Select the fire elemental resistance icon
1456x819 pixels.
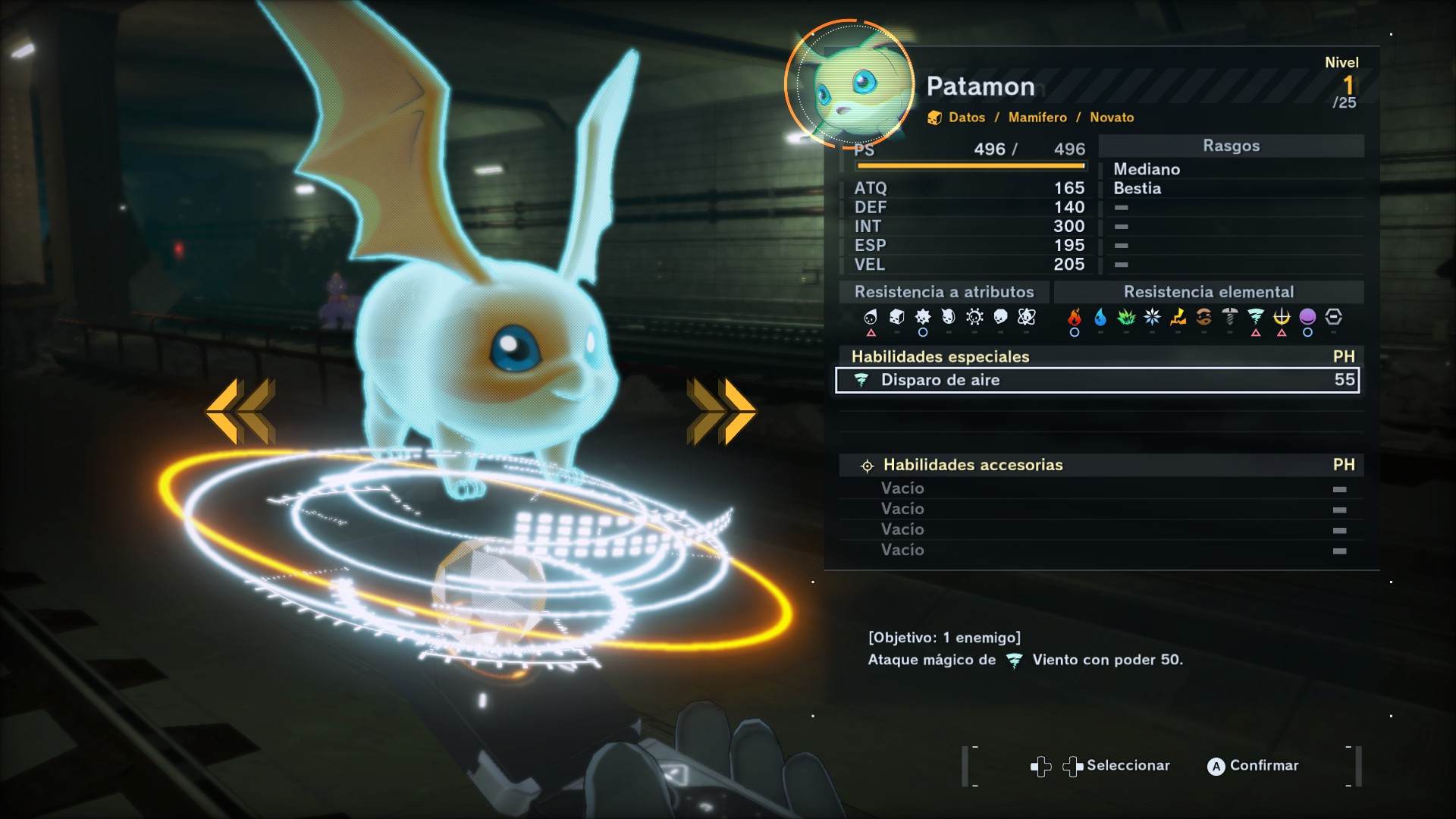click(1074, 318)
